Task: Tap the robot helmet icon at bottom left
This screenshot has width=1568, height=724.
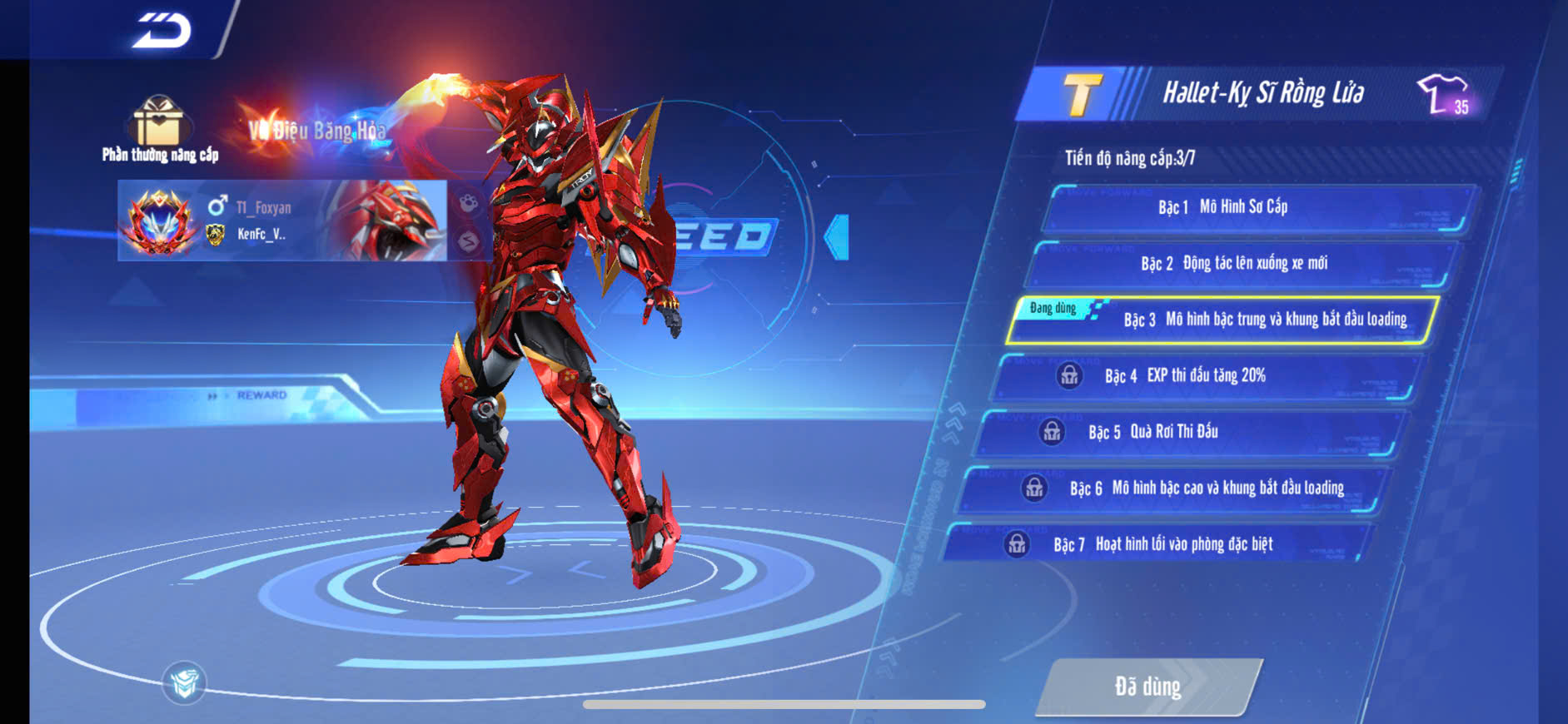Action: point(184,683)
